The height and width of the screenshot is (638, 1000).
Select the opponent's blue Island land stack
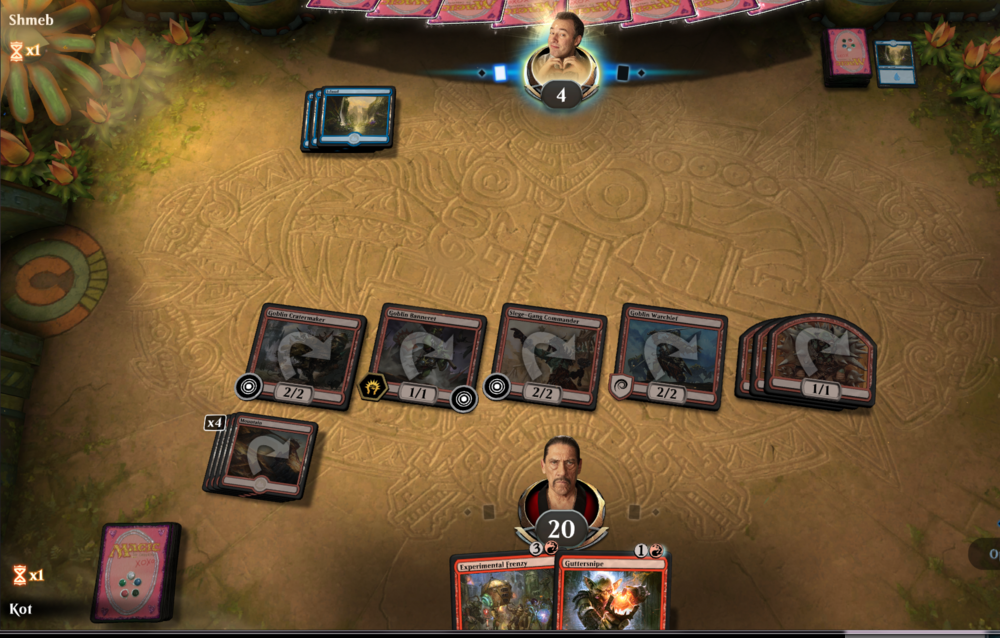coord(352,118)
